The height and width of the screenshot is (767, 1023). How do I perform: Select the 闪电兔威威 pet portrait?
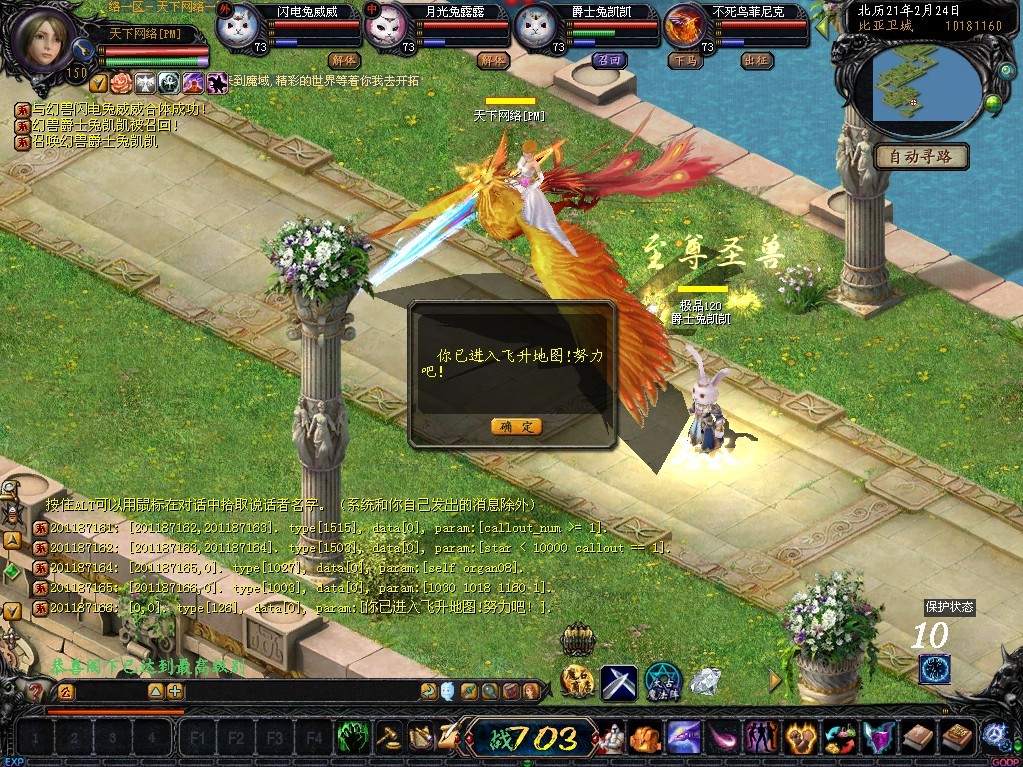point(237,27)
